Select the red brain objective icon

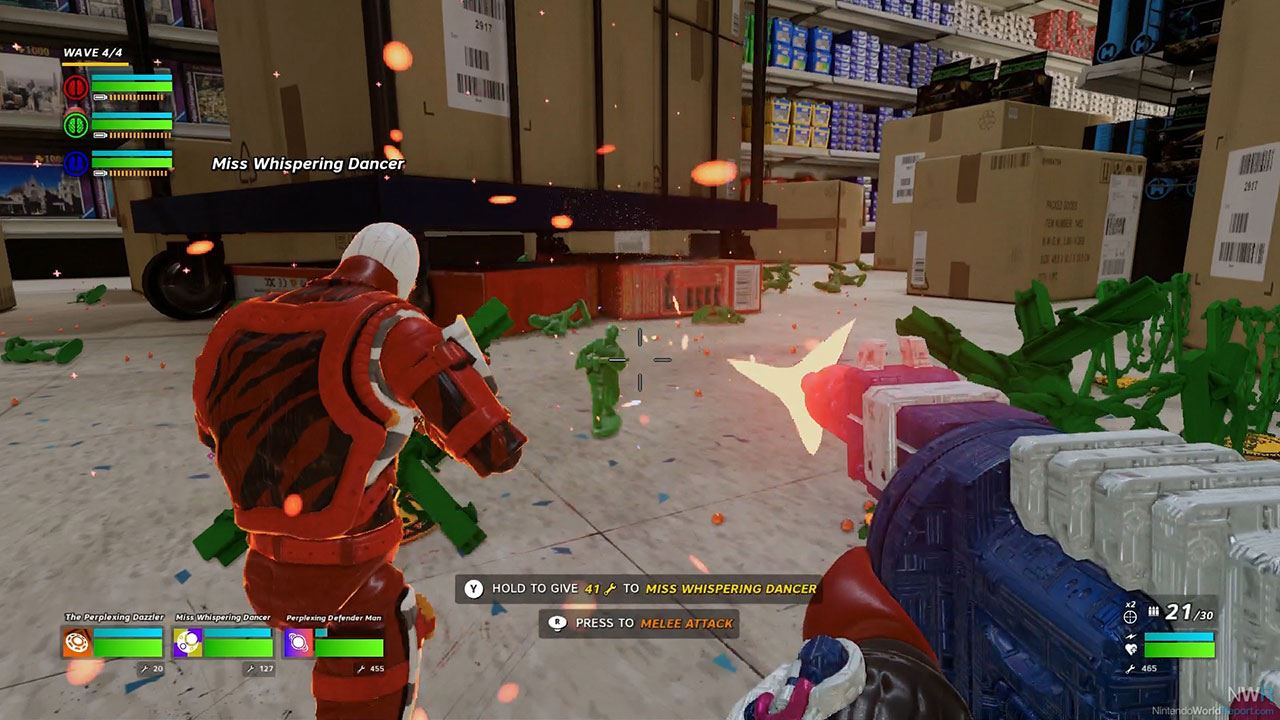76,88
